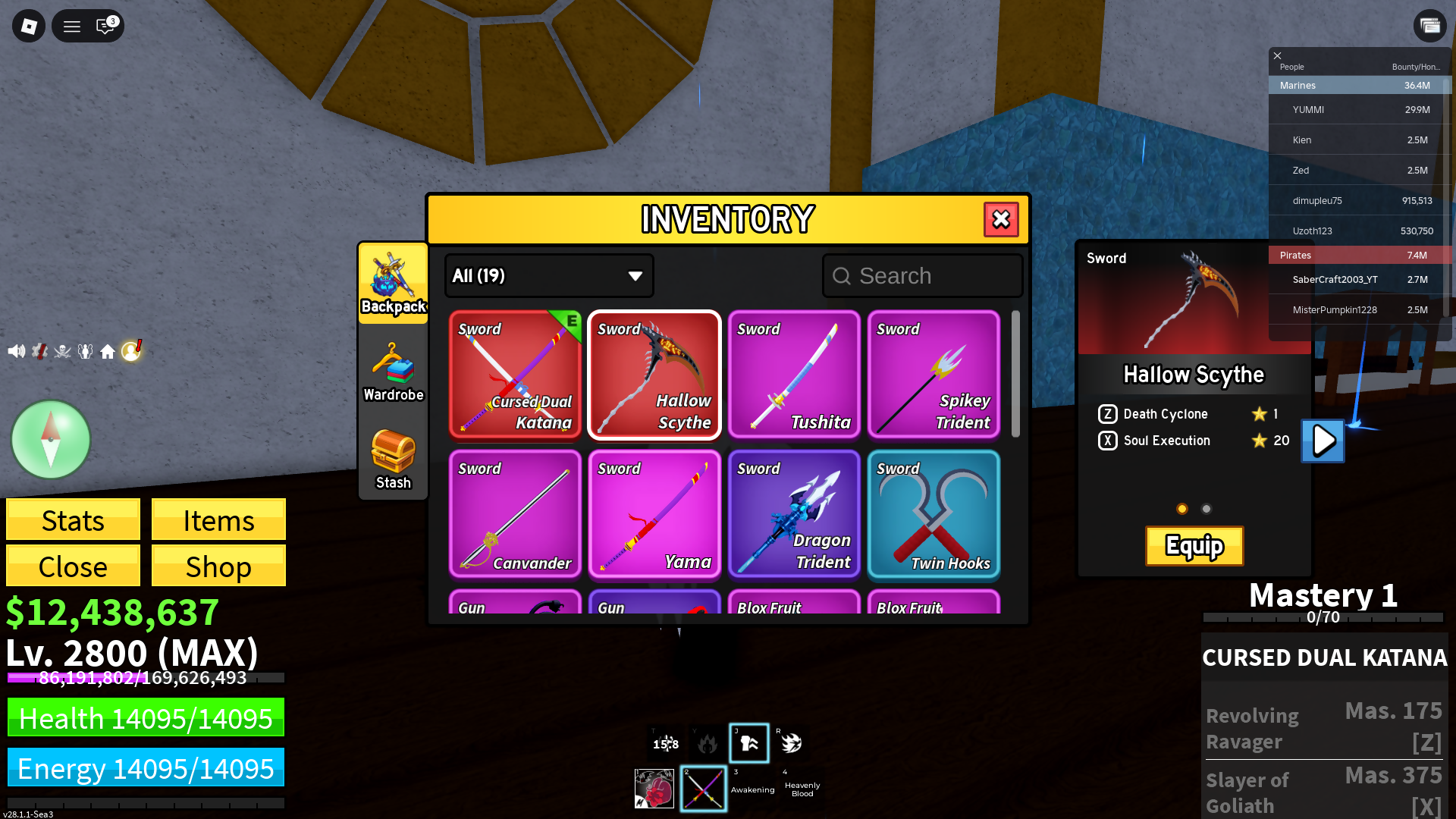Open the Stash tab
The height and width of the screenshot is (819, 1456).
click(393, 460)
